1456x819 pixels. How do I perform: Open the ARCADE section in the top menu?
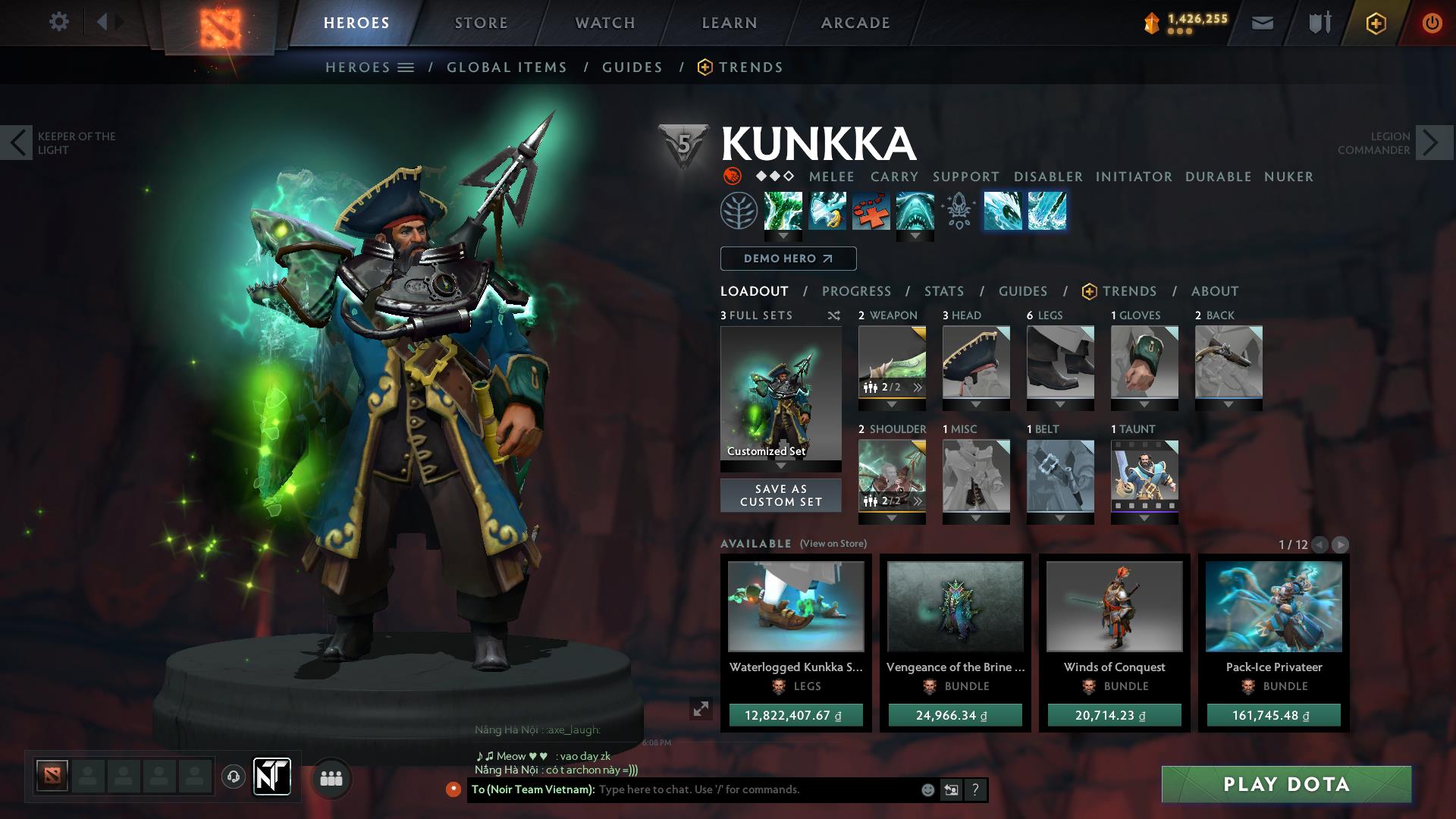(x=855, y=23)
